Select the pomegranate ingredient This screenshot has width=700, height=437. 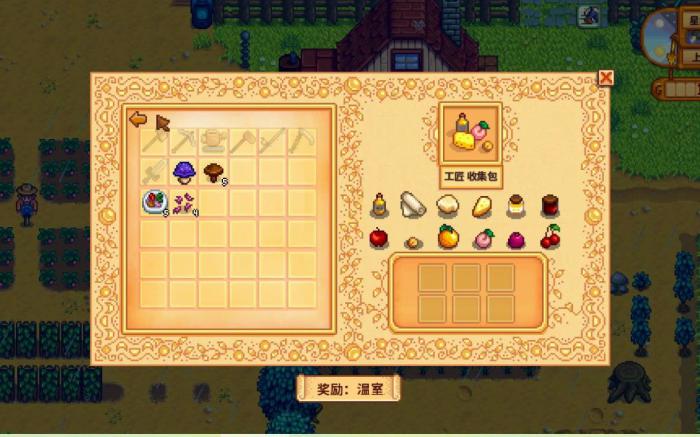(516, 239)
